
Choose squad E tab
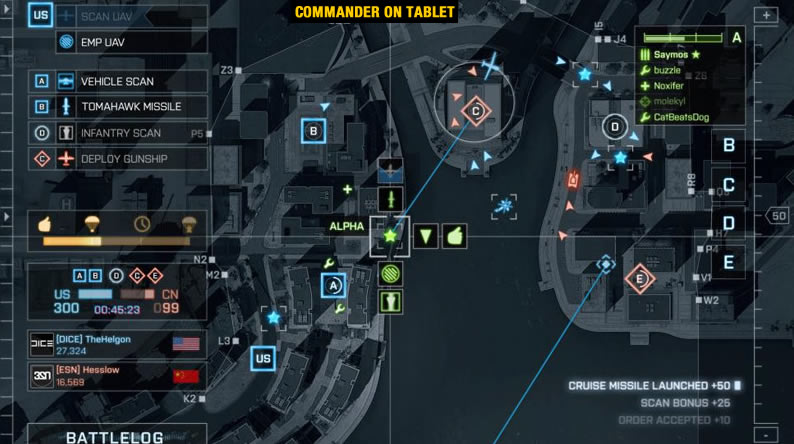[729, 263]
